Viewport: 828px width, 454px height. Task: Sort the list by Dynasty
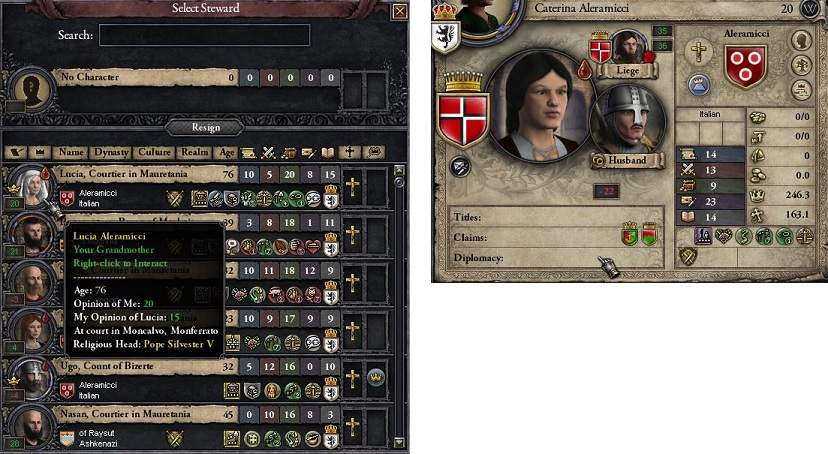pos(110,153)
